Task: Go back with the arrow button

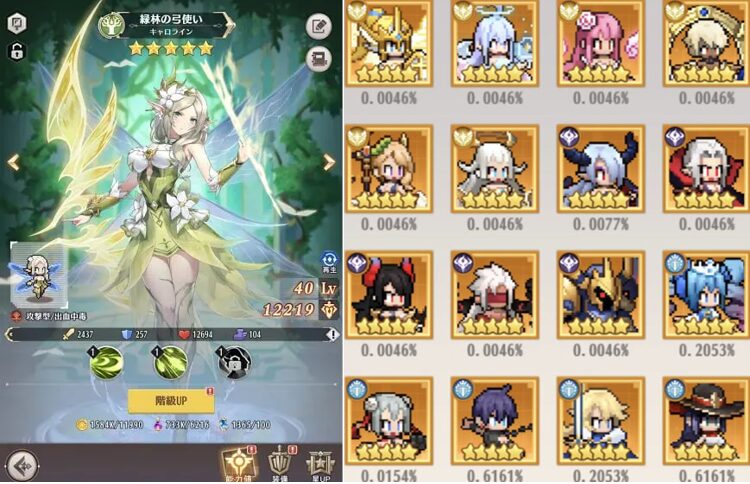Action: coord(21,465)
